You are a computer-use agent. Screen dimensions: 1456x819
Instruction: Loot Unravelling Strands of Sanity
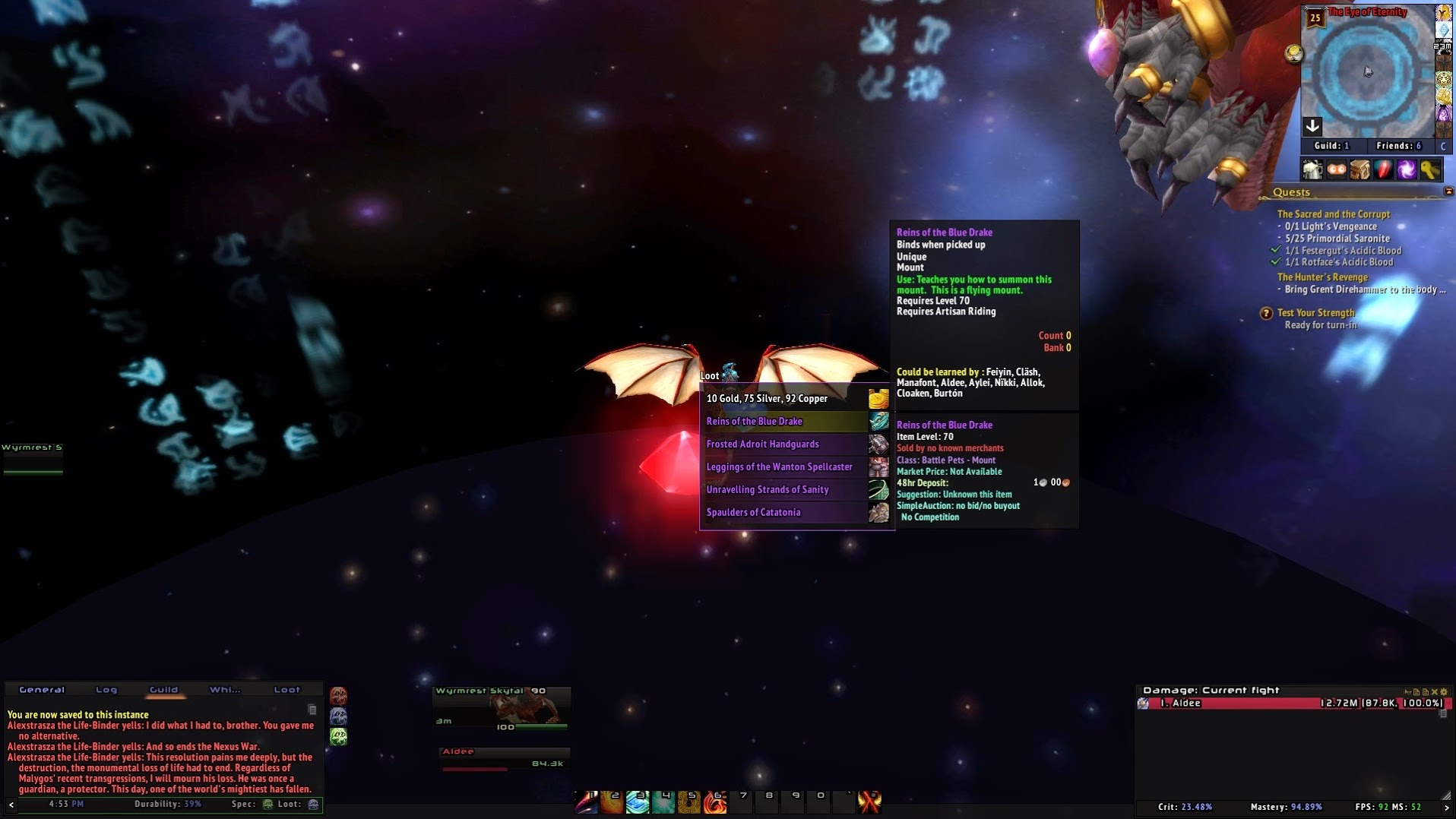(786, 490)
